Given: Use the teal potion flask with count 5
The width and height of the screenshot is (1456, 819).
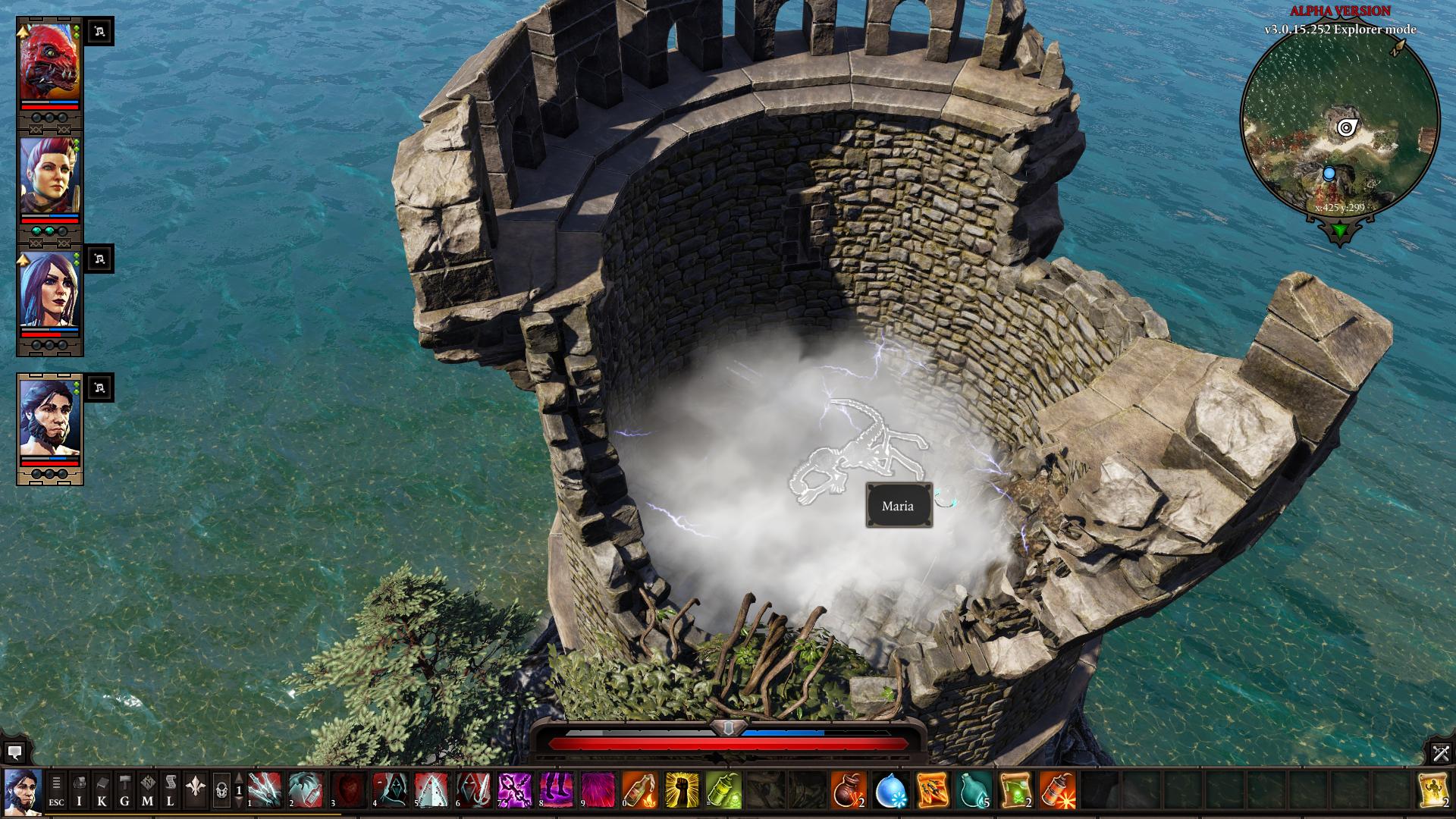Looking at the screenshot, I should (x=974, y=790).
